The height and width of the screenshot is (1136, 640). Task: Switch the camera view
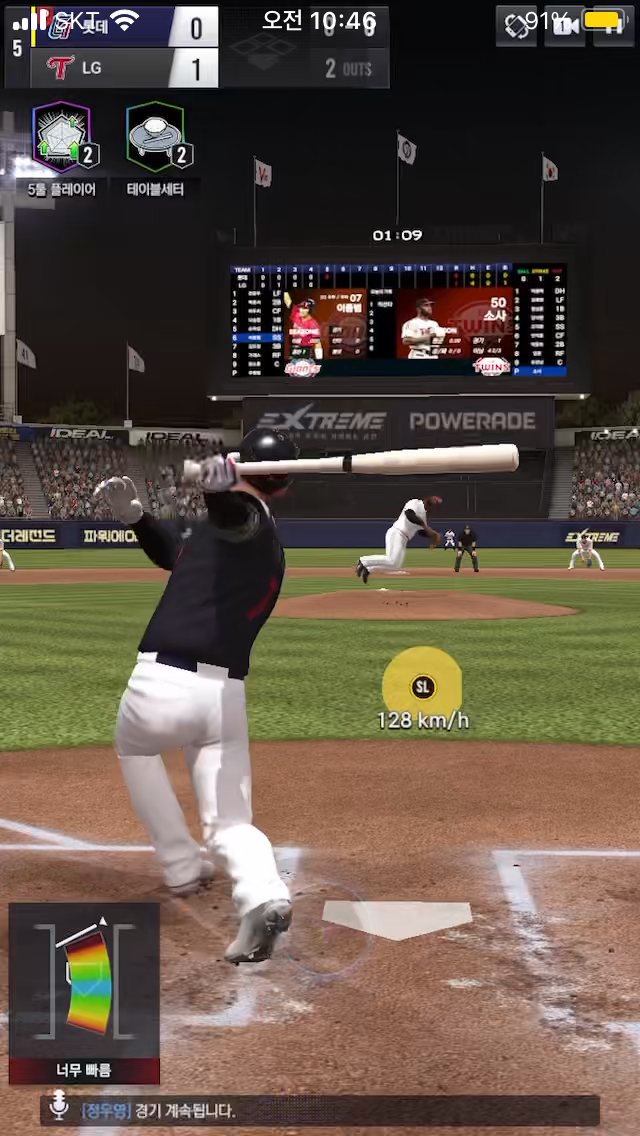point(564,27)
